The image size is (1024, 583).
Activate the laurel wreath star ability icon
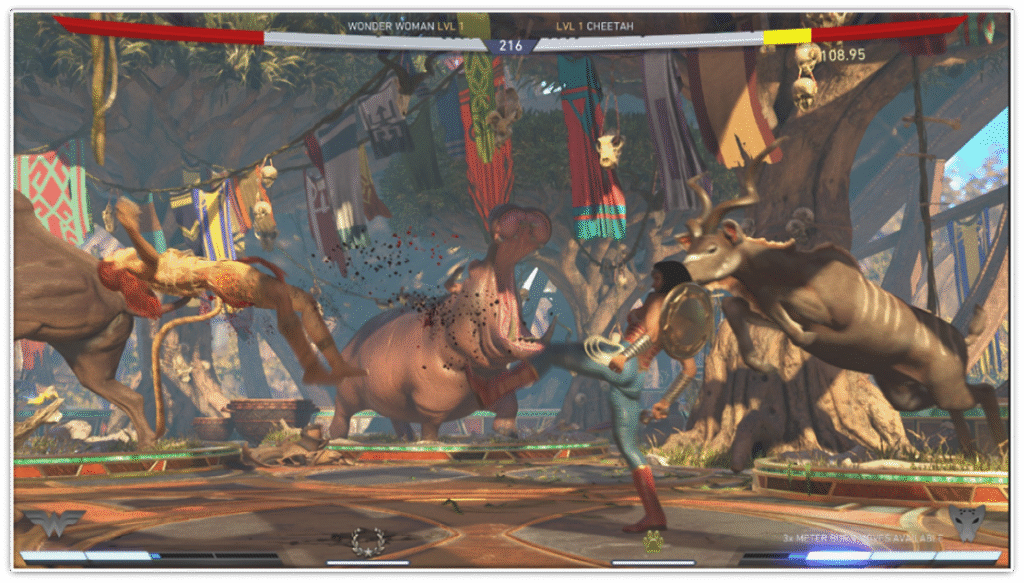coord(367,541)
